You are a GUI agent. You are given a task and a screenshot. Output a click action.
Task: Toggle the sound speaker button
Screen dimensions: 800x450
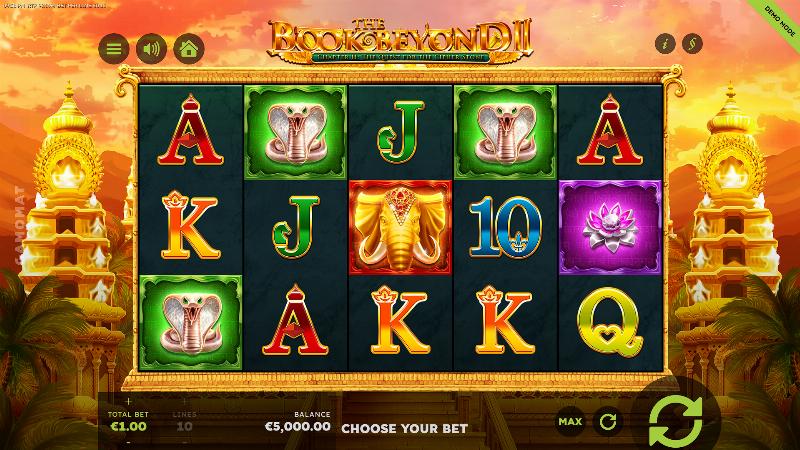[150, 48]
